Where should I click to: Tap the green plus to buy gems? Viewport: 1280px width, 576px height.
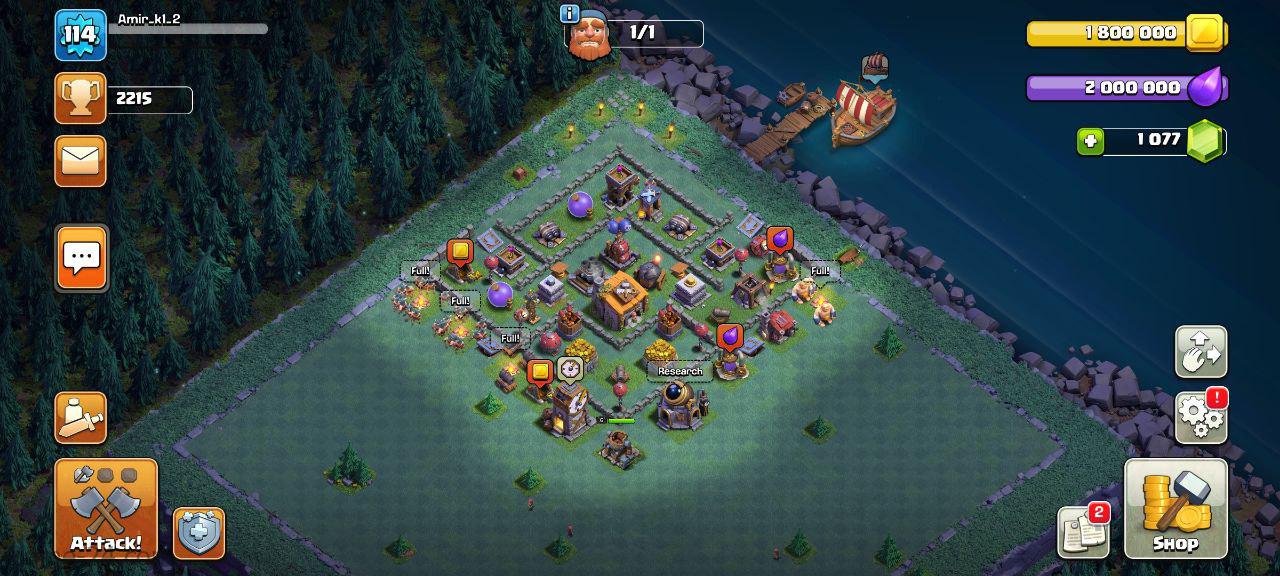1090,141
